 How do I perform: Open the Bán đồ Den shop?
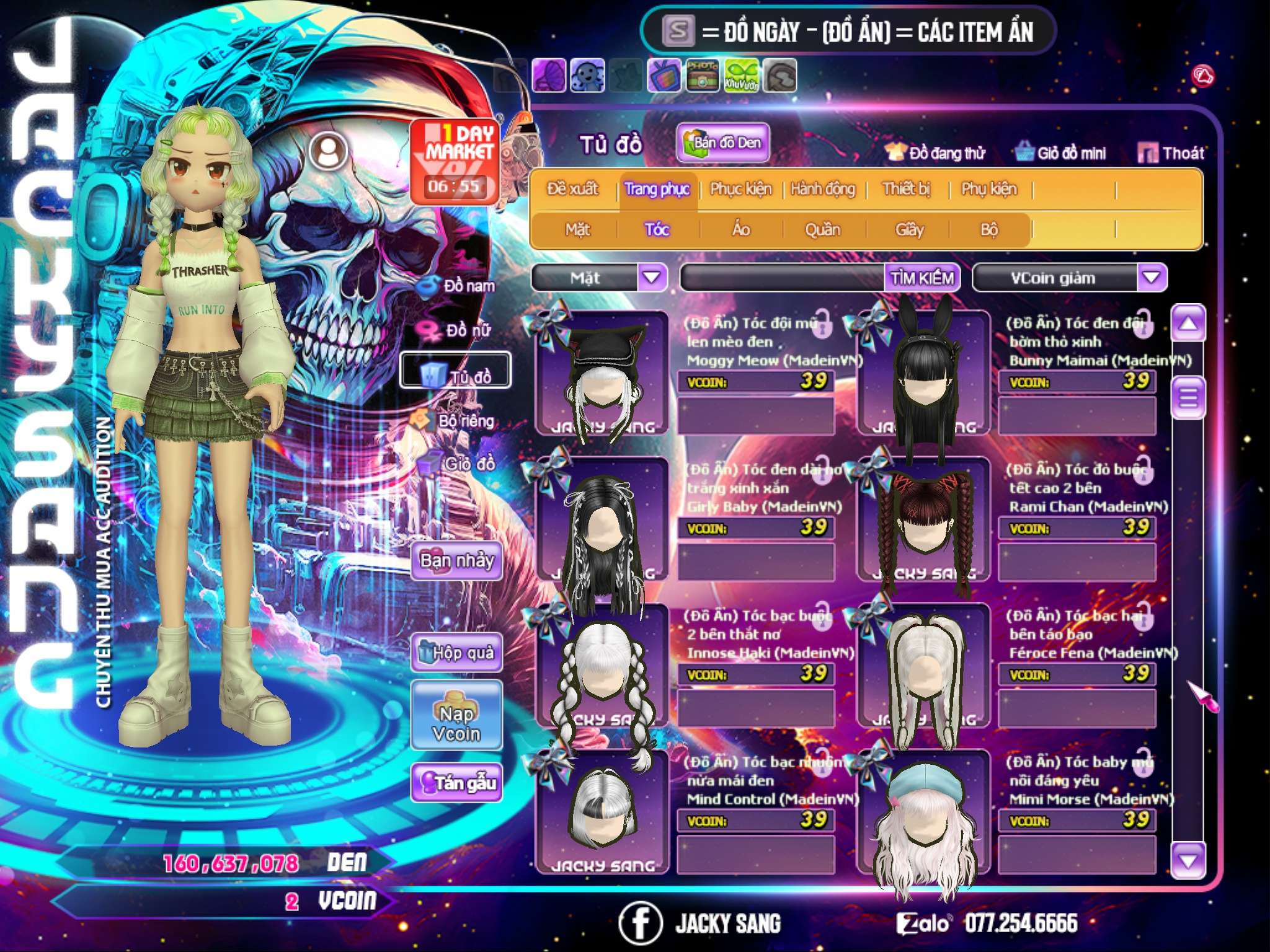coord(723,143)
